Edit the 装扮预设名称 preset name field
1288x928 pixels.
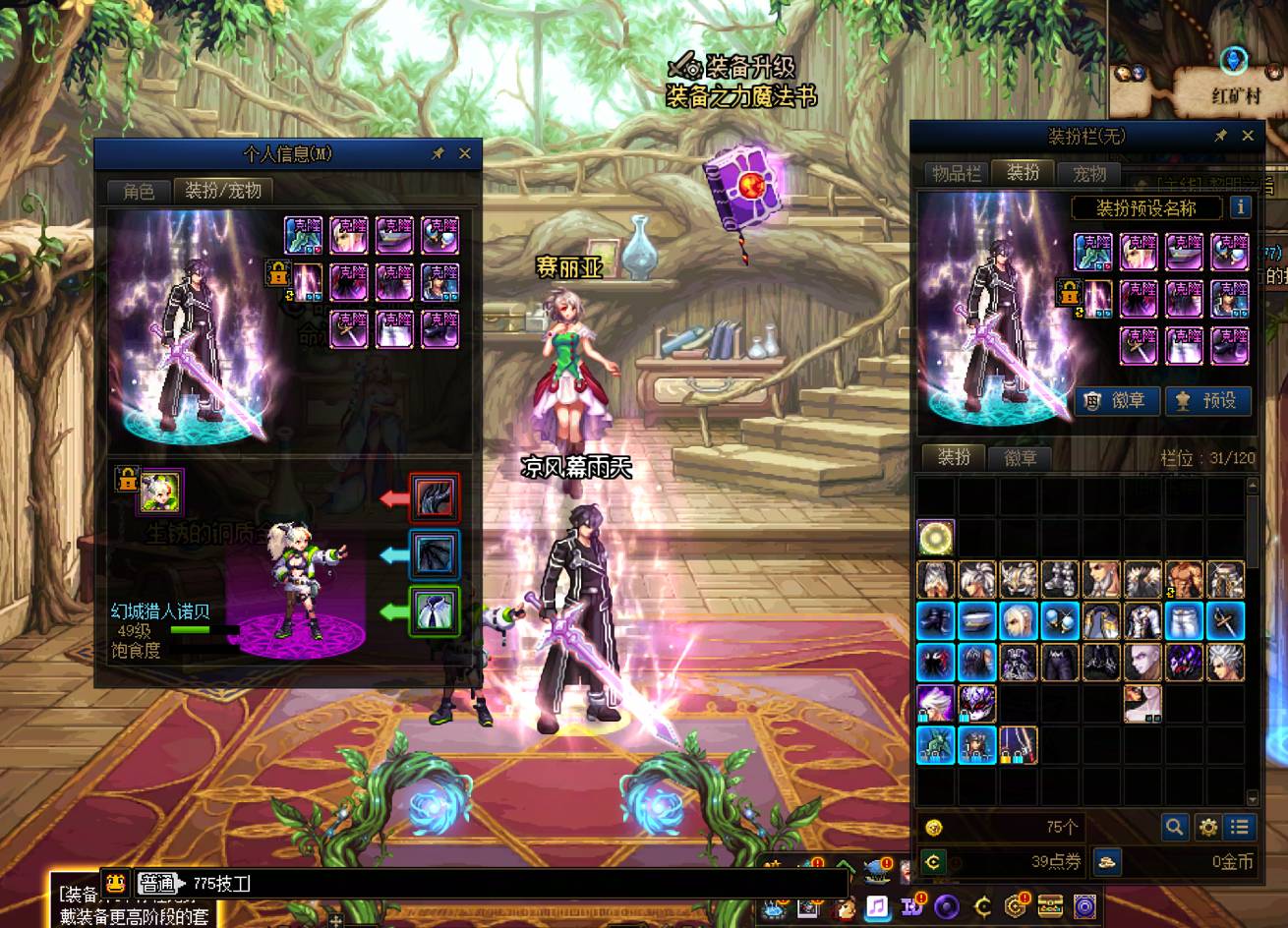[1145, 207]
